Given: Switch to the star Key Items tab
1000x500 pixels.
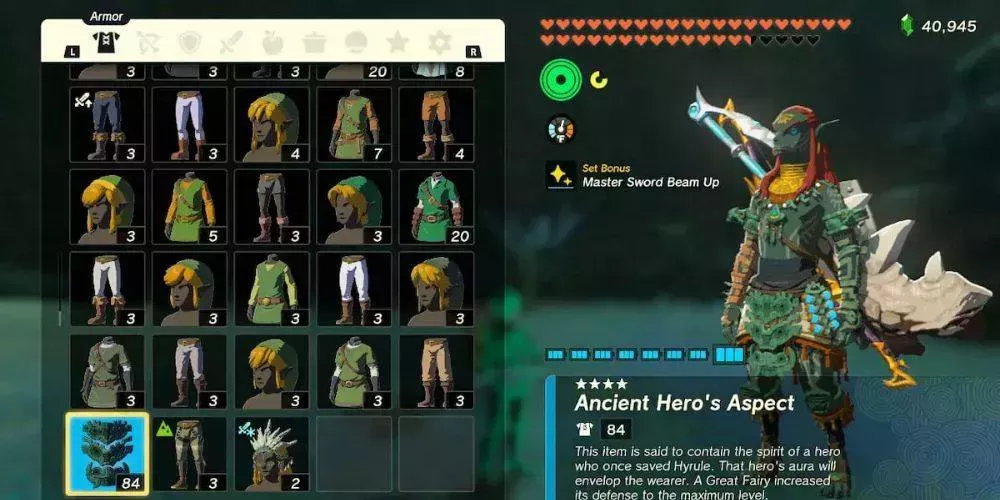Looking at the screenshot, I should click(x=397, y=42).
